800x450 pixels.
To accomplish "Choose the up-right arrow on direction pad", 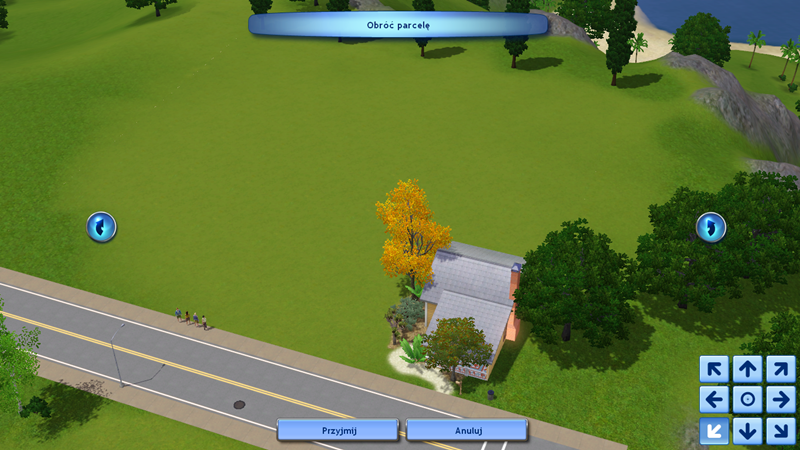I will pos(781,369).
